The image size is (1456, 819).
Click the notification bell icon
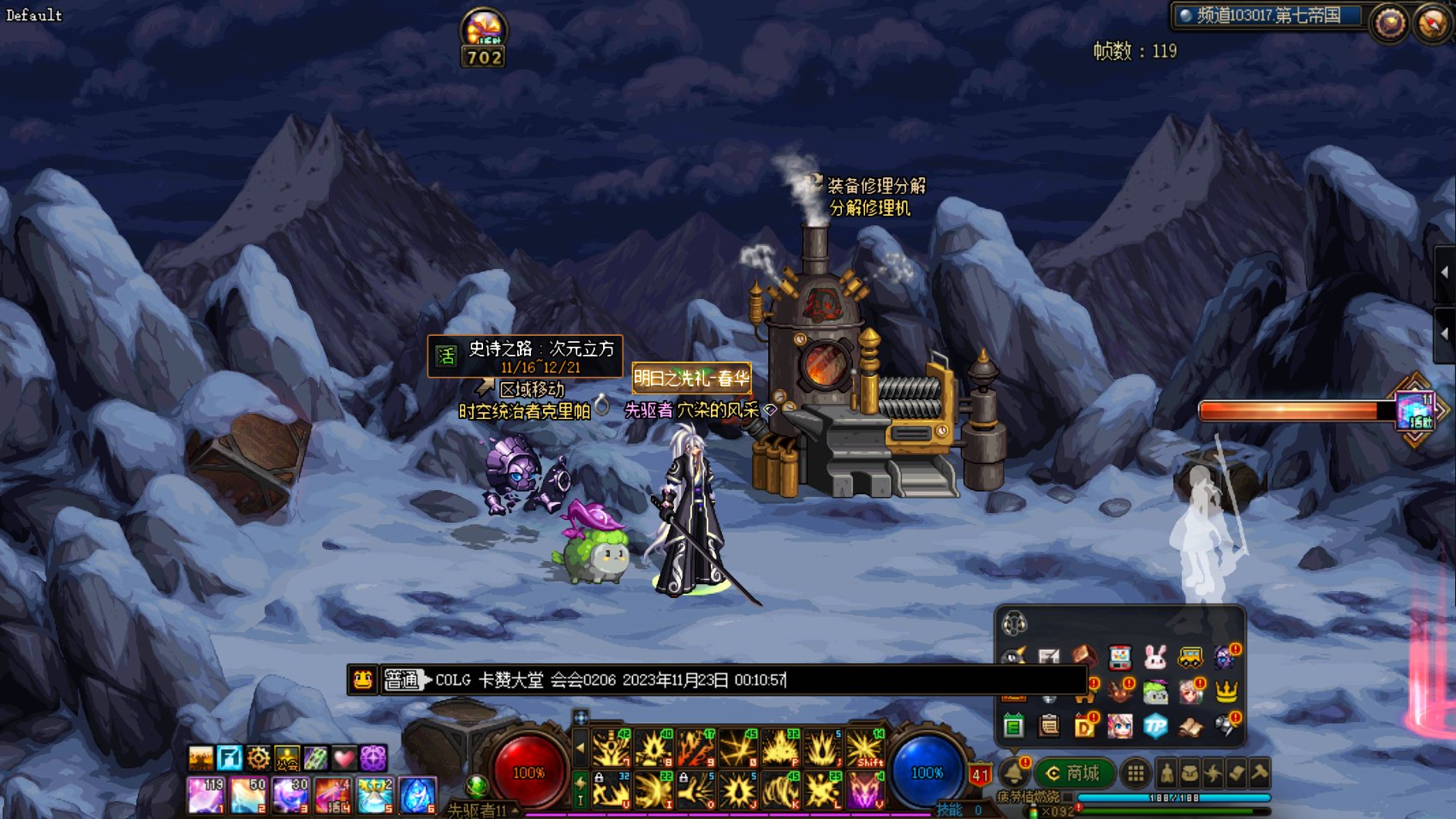[x=1013, y=773]
